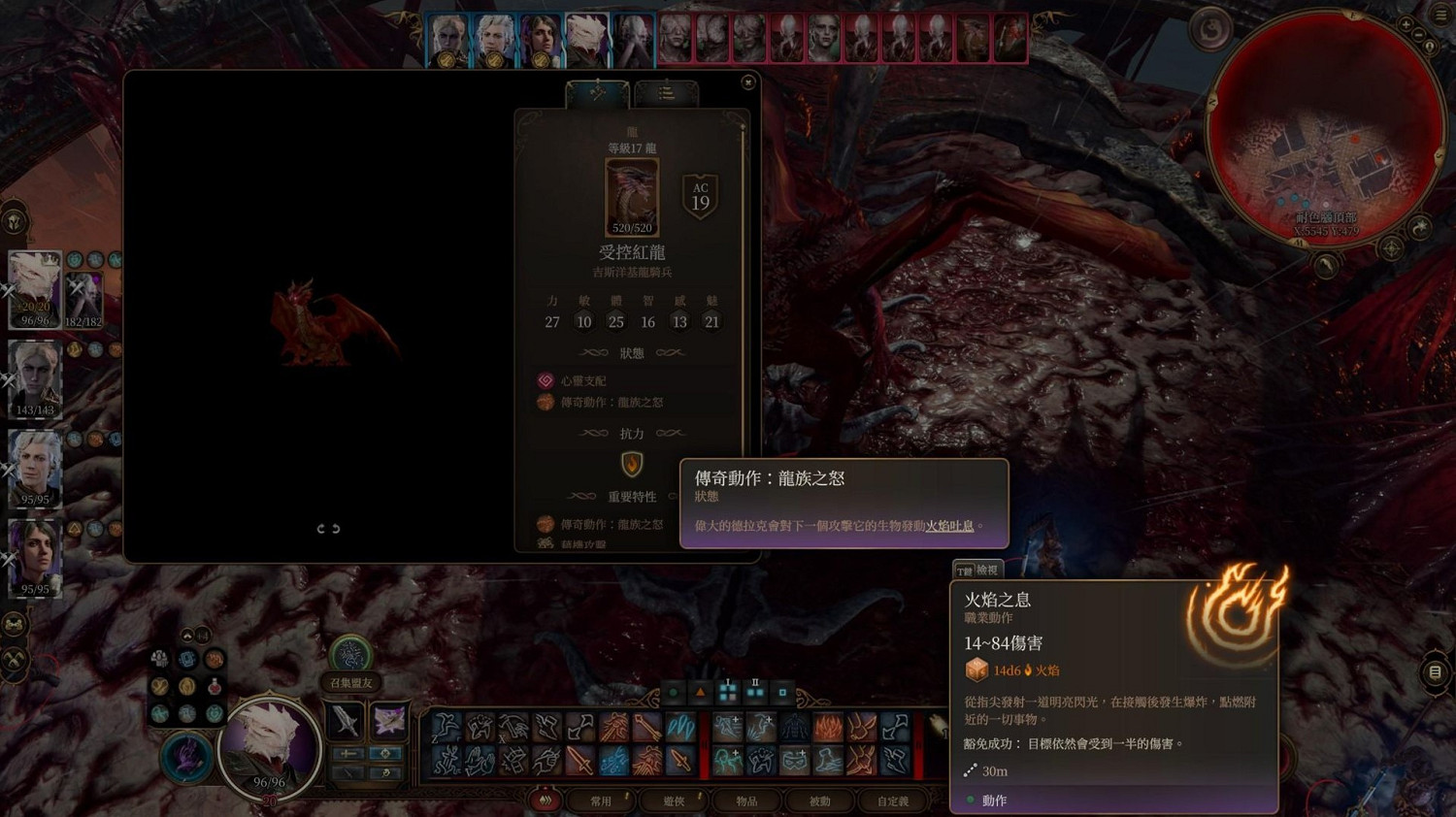Click the minimap zoom-in button
The image size is (1456, 817).
[1406, 23]
